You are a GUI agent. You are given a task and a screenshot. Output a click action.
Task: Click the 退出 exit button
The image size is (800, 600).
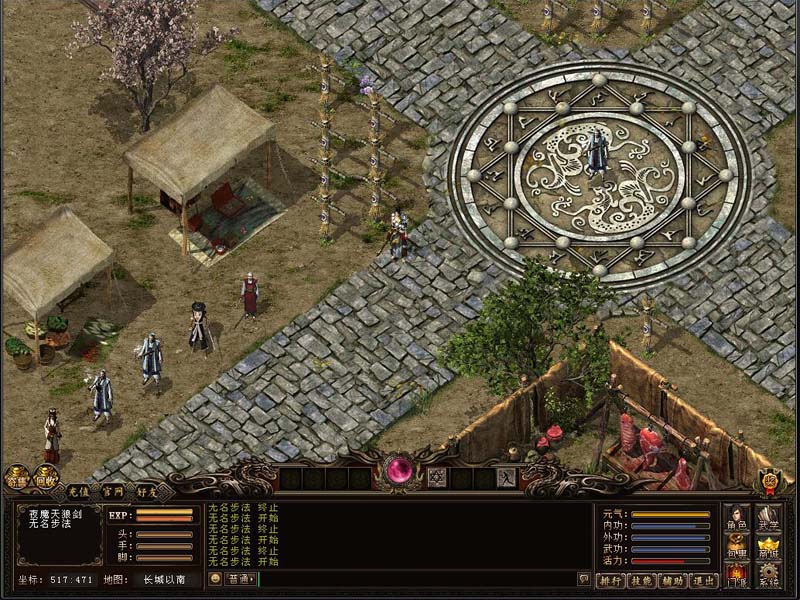point(704,580)
